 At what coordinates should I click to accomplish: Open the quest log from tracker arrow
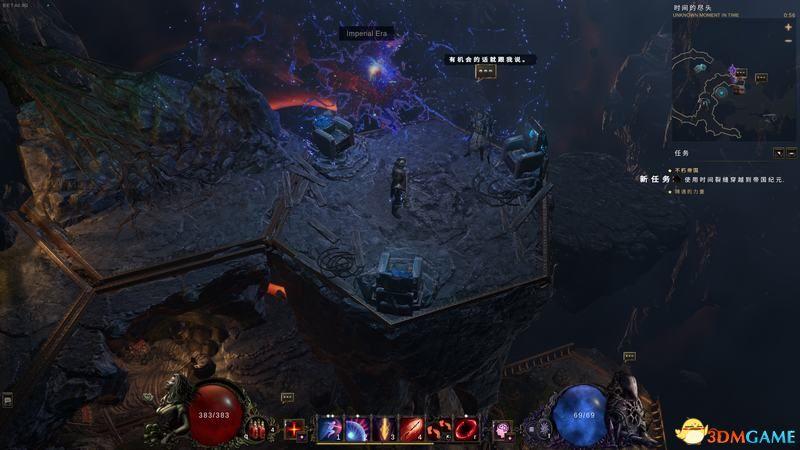tap(778, 154)
